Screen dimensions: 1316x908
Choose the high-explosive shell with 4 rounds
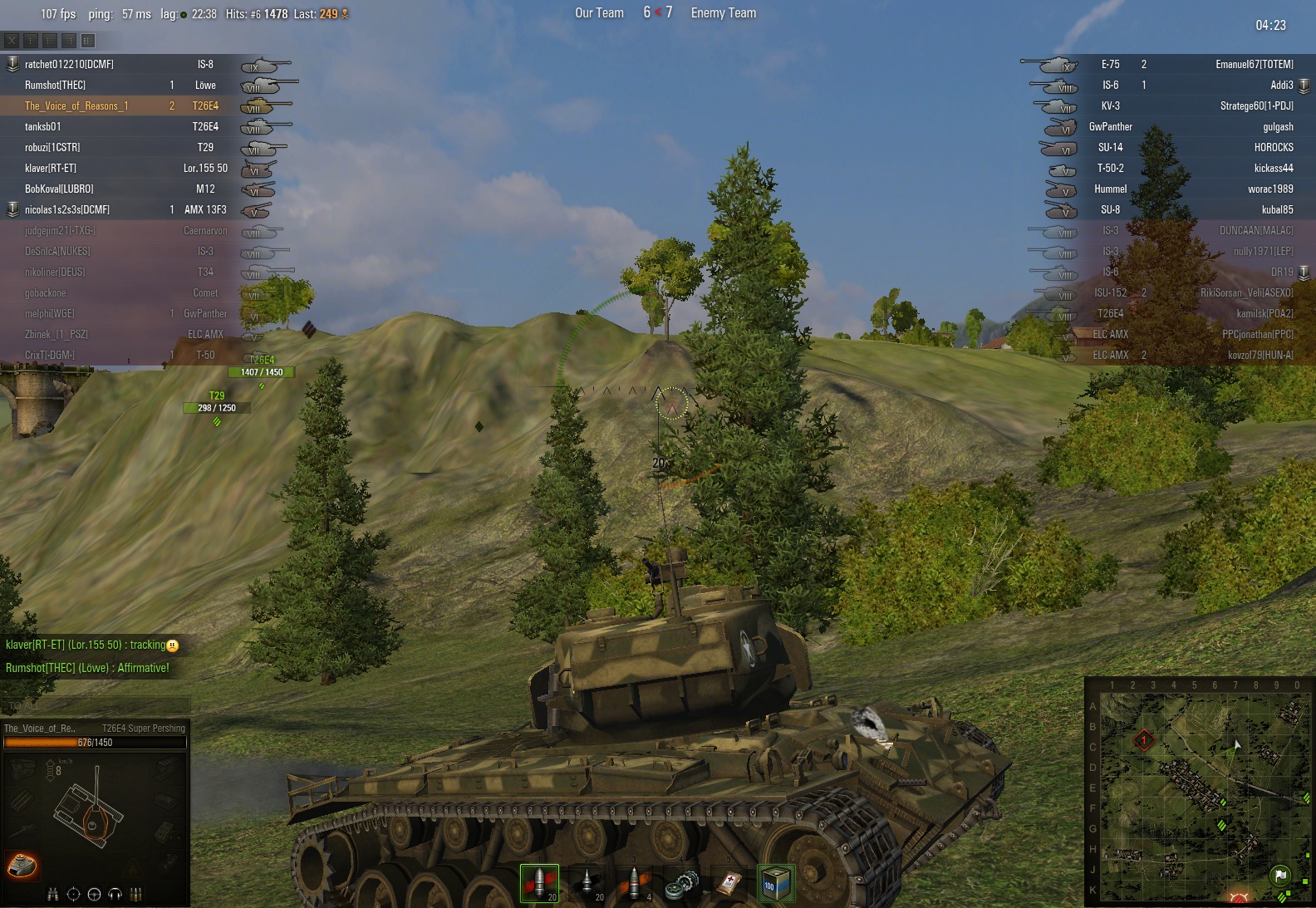[x=634, y=882]
